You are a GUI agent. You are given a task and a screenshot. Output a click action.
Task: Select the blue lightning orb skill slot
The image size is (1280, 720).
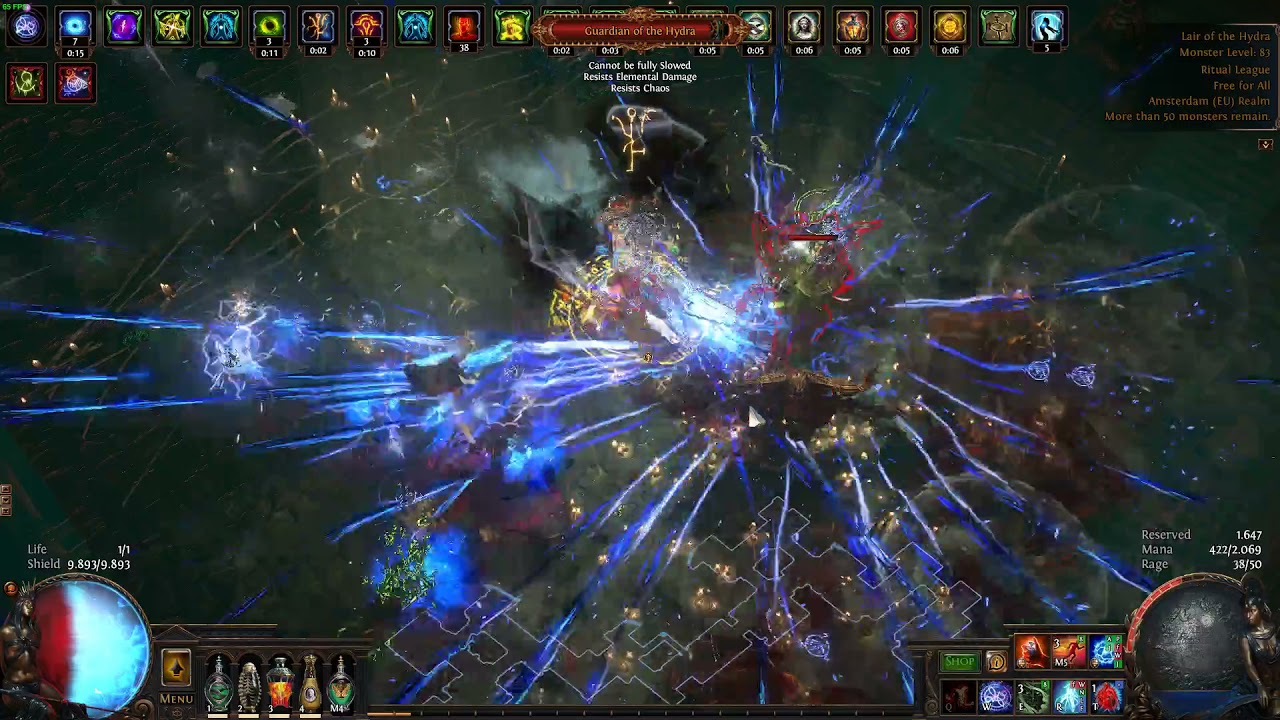tap(1106, 652)
